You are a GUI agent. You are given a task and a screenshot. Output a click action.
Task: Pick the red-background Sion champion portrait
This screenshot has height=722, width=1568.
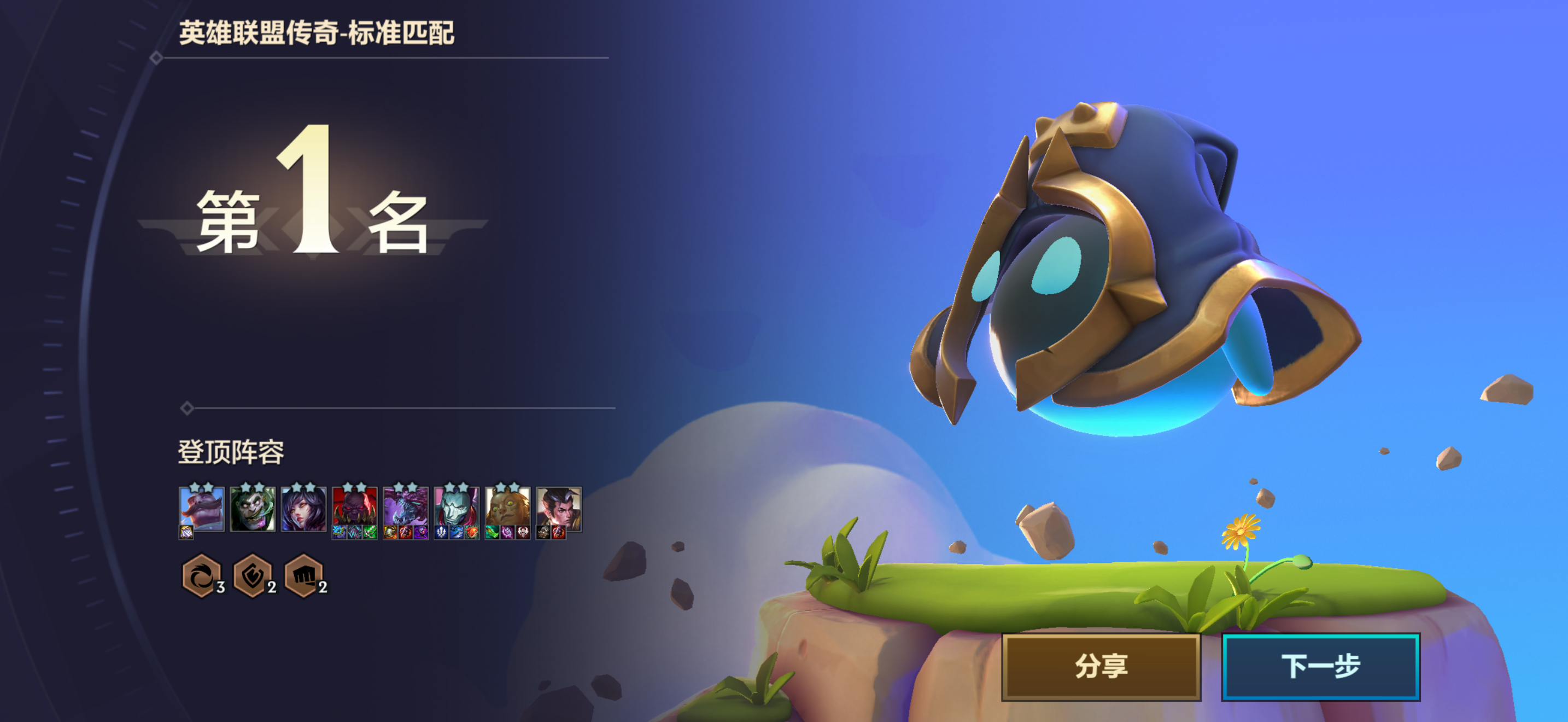[x=354, y=506]
